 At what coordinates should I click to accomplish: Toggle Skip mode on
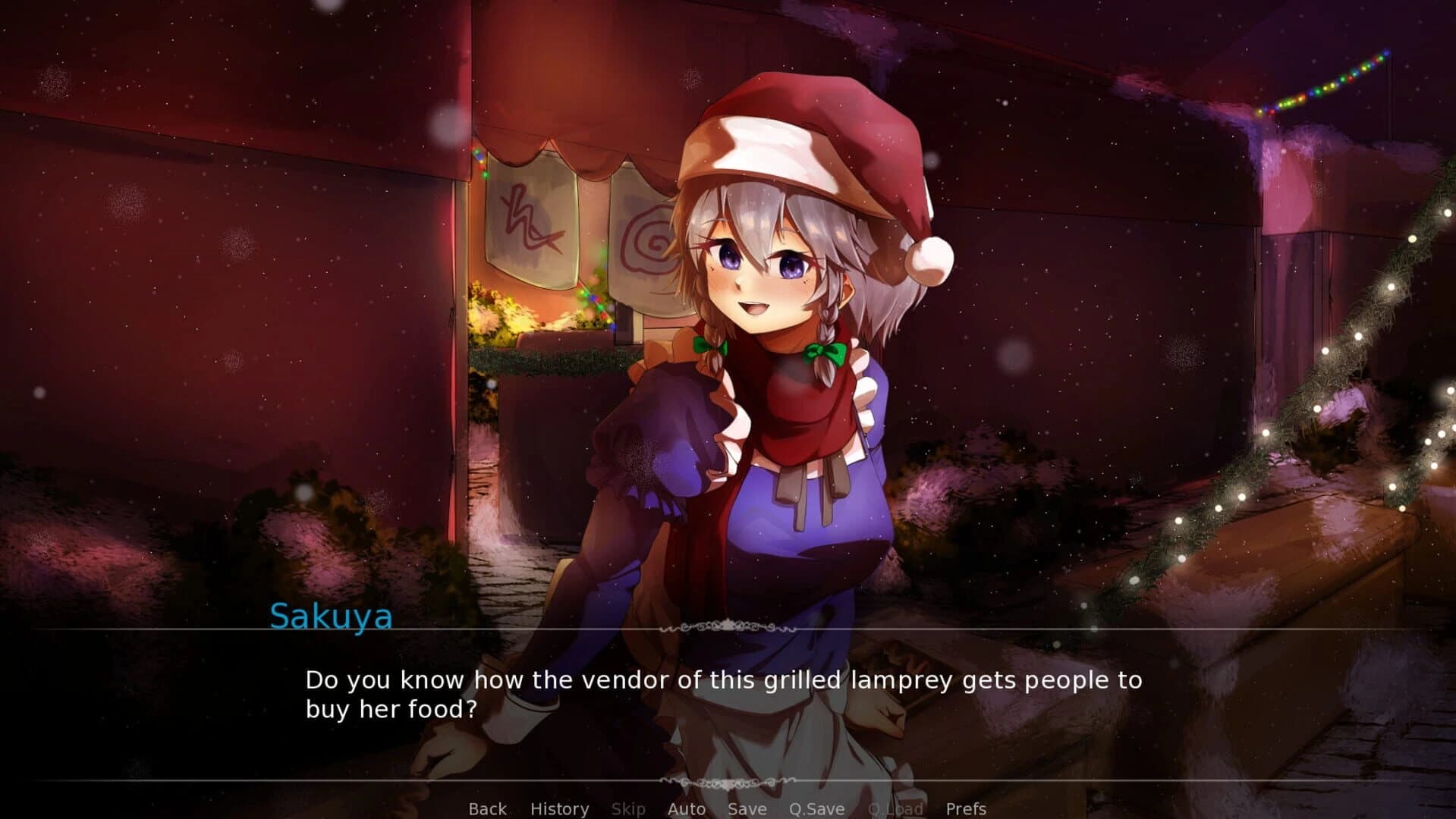[x=627, y=808]
